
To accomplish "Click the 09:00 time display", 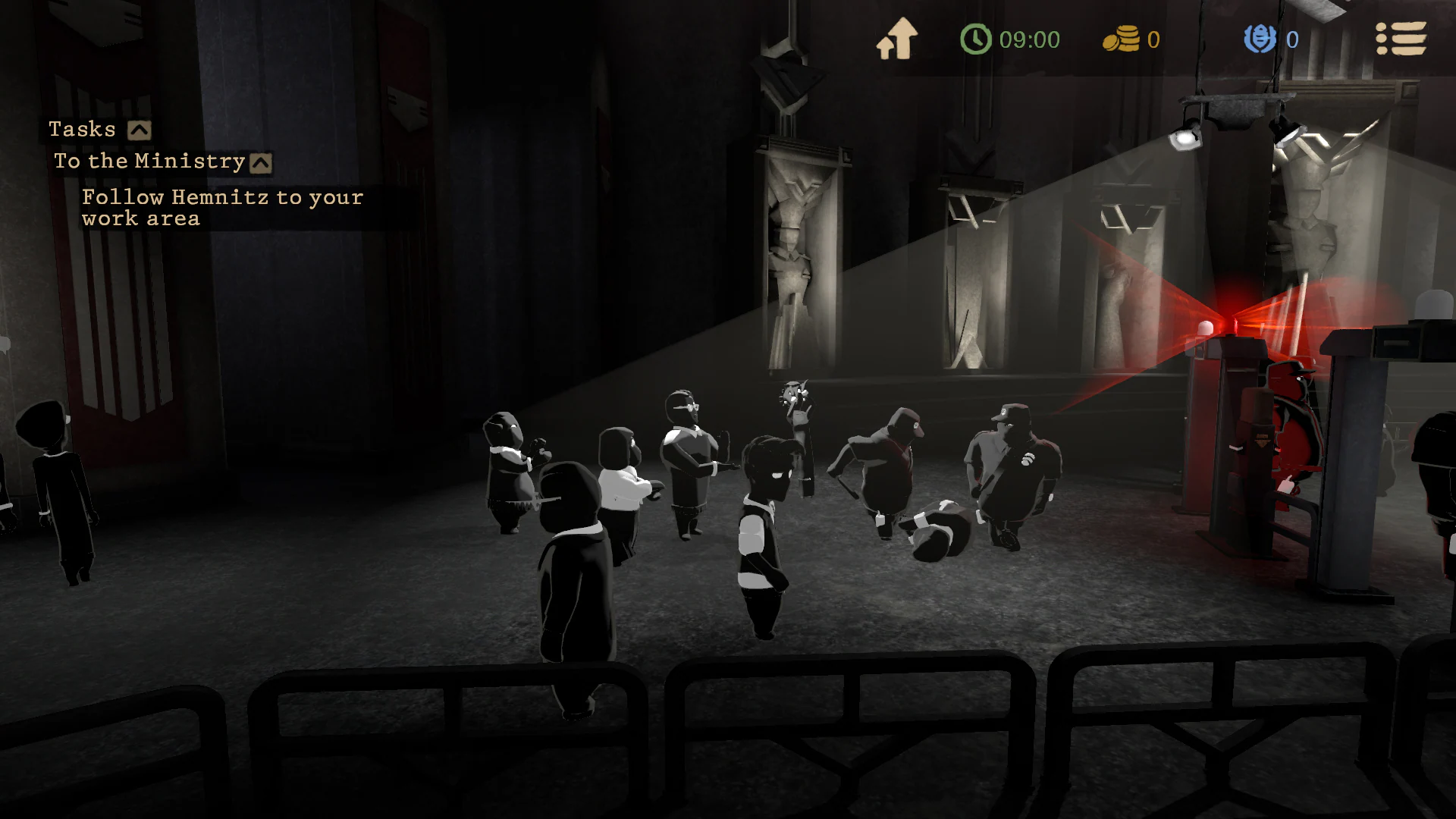I will point(1028,39).
